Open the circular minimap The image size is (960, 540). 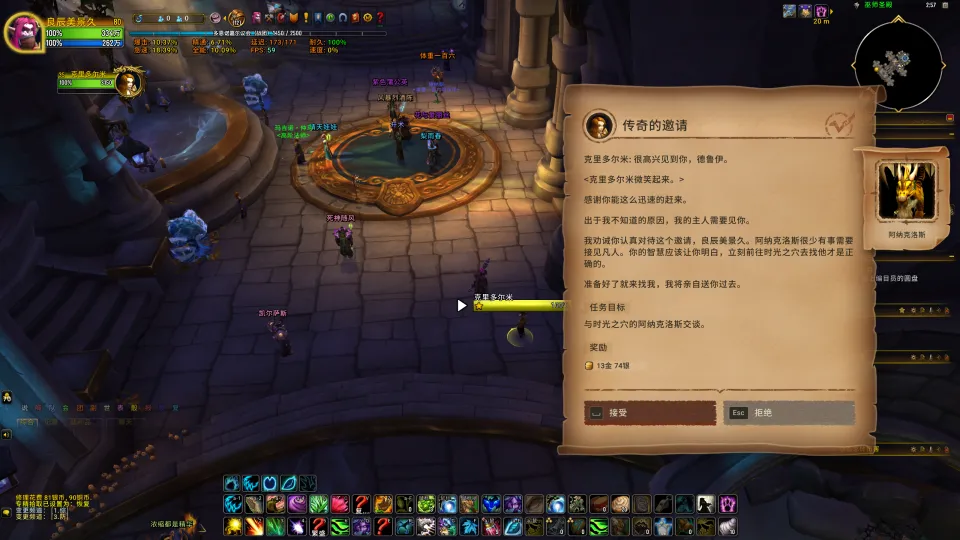[x=896, y=65]
